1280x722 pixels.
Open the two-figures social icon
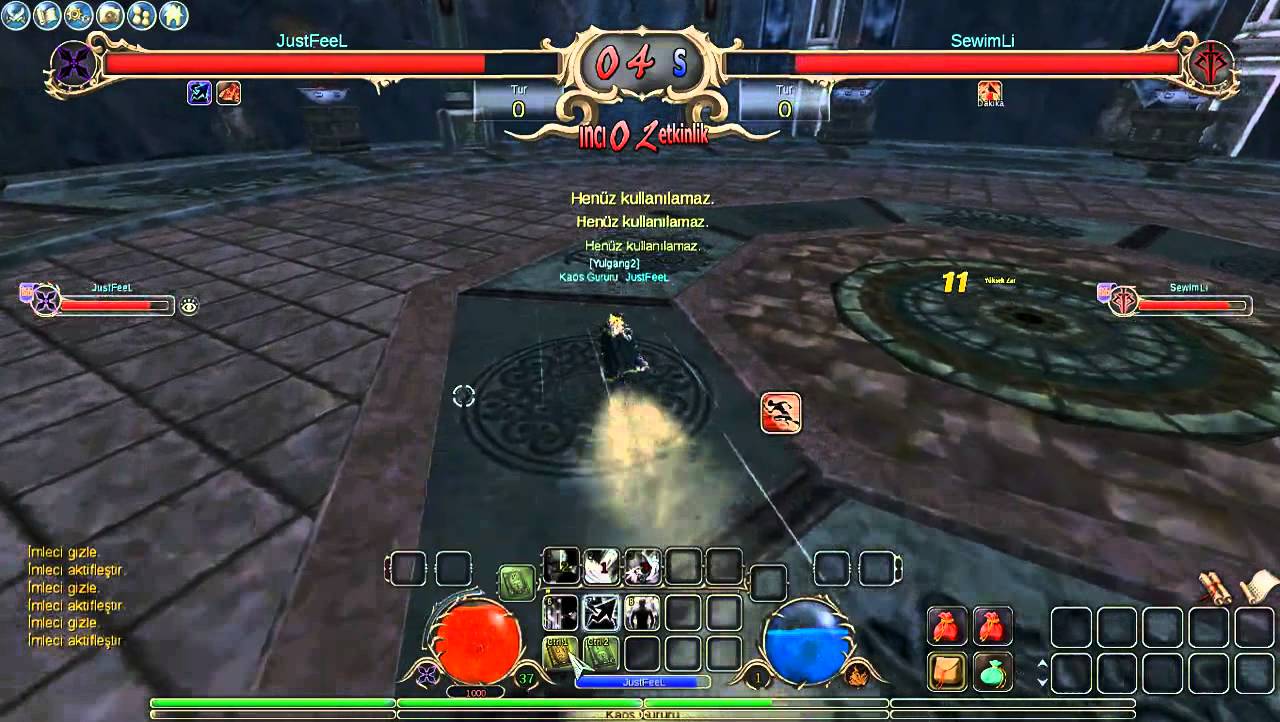(141, 15)
